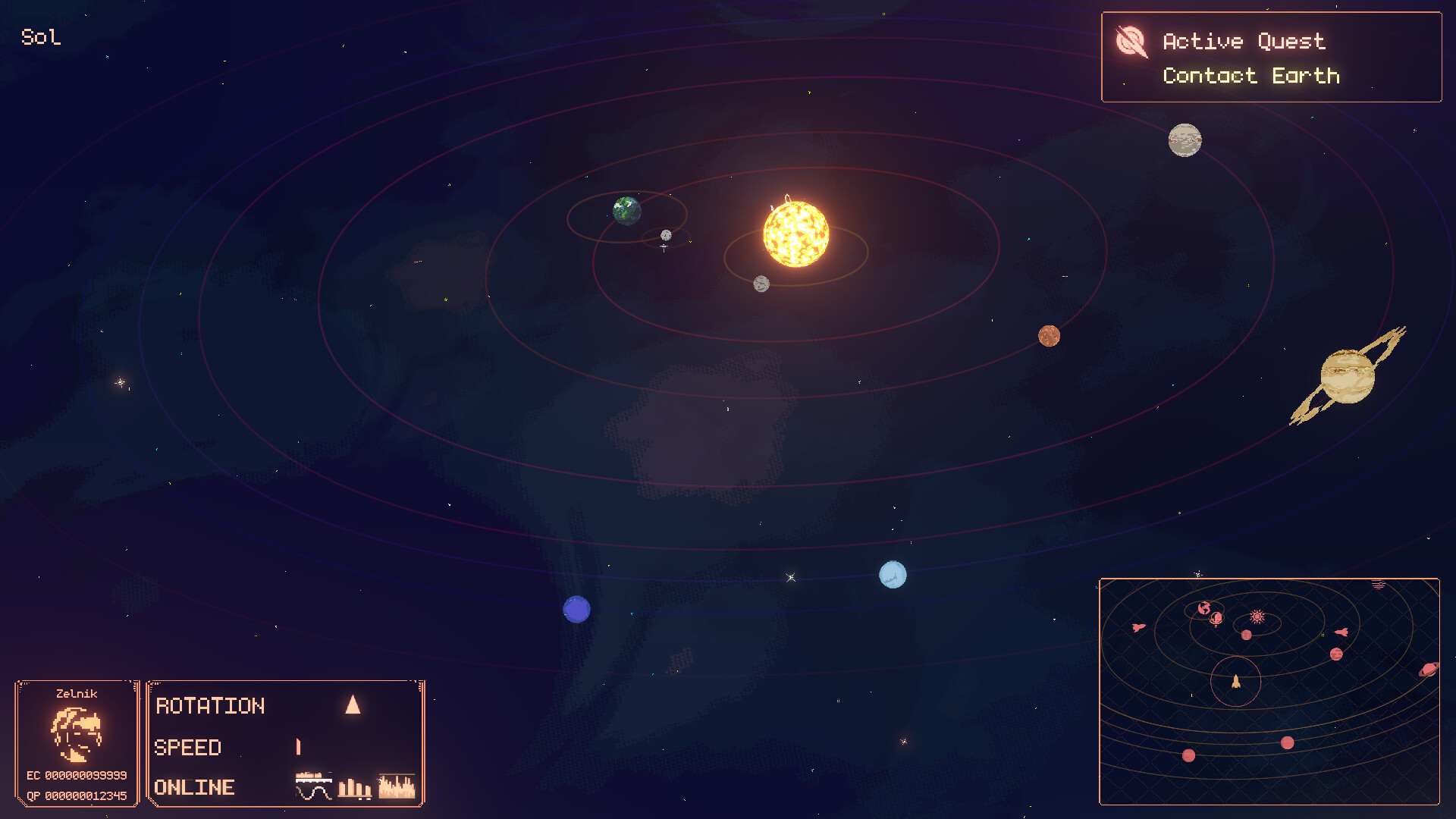Viewport: 1456px width, 819px height.
Task: Toggle the ROTATION direction arrow
Action: click(x=352, y=705)
